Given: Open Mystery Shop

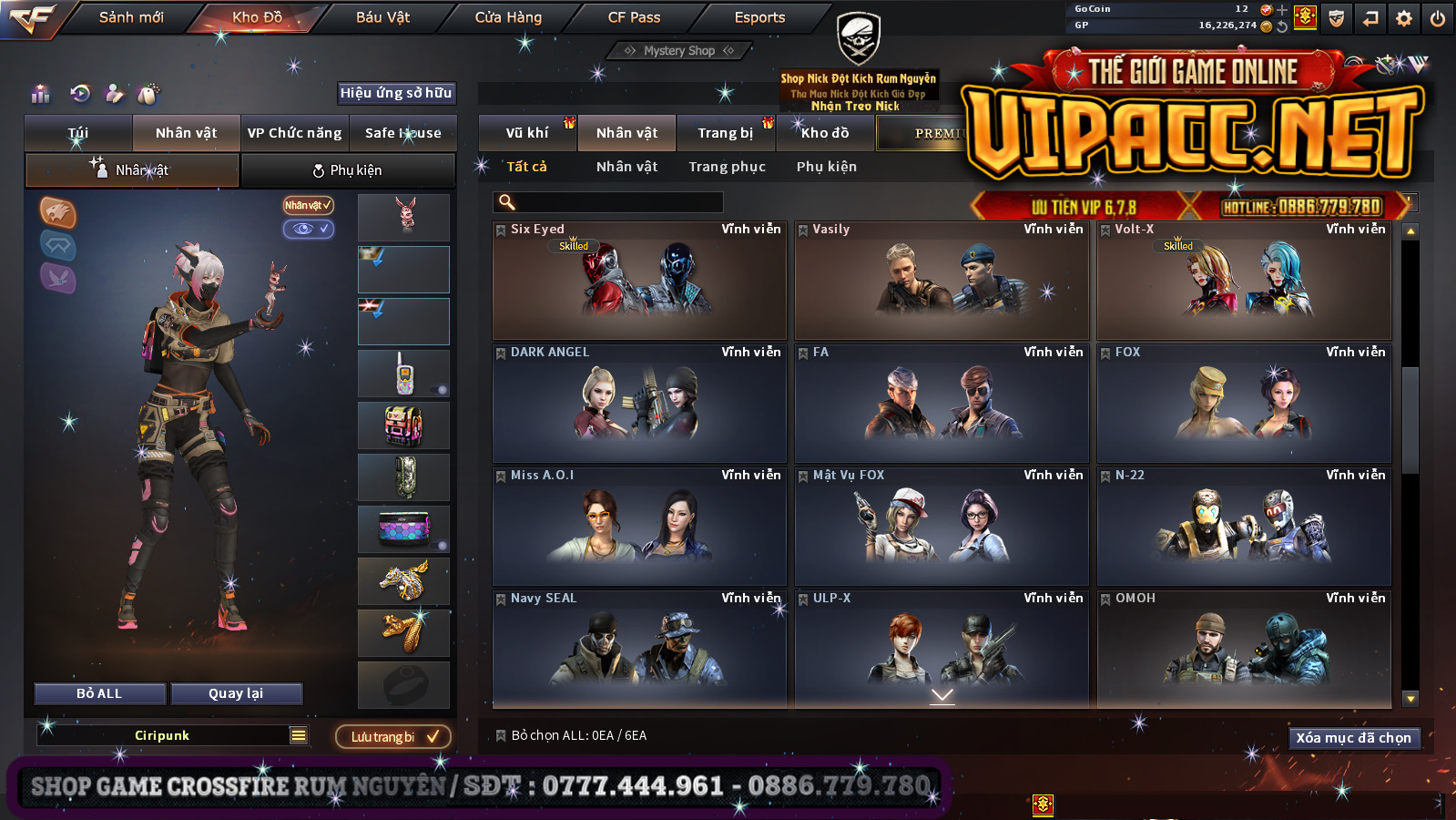Looking at the screenshot, I should coord(679,51).
